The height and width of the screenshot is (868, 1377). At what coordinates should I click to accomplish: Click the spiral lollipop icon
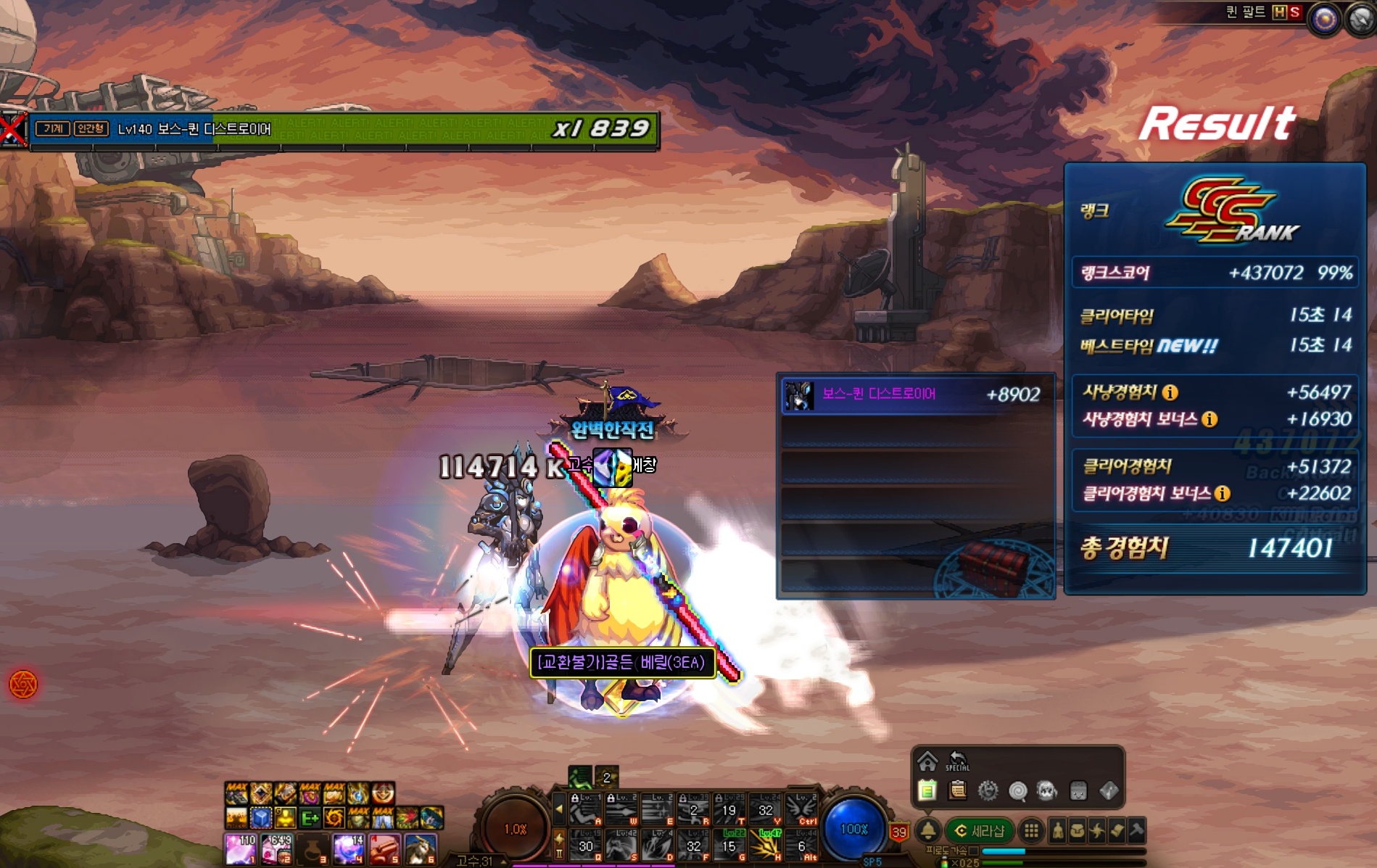click(1018, 790)
